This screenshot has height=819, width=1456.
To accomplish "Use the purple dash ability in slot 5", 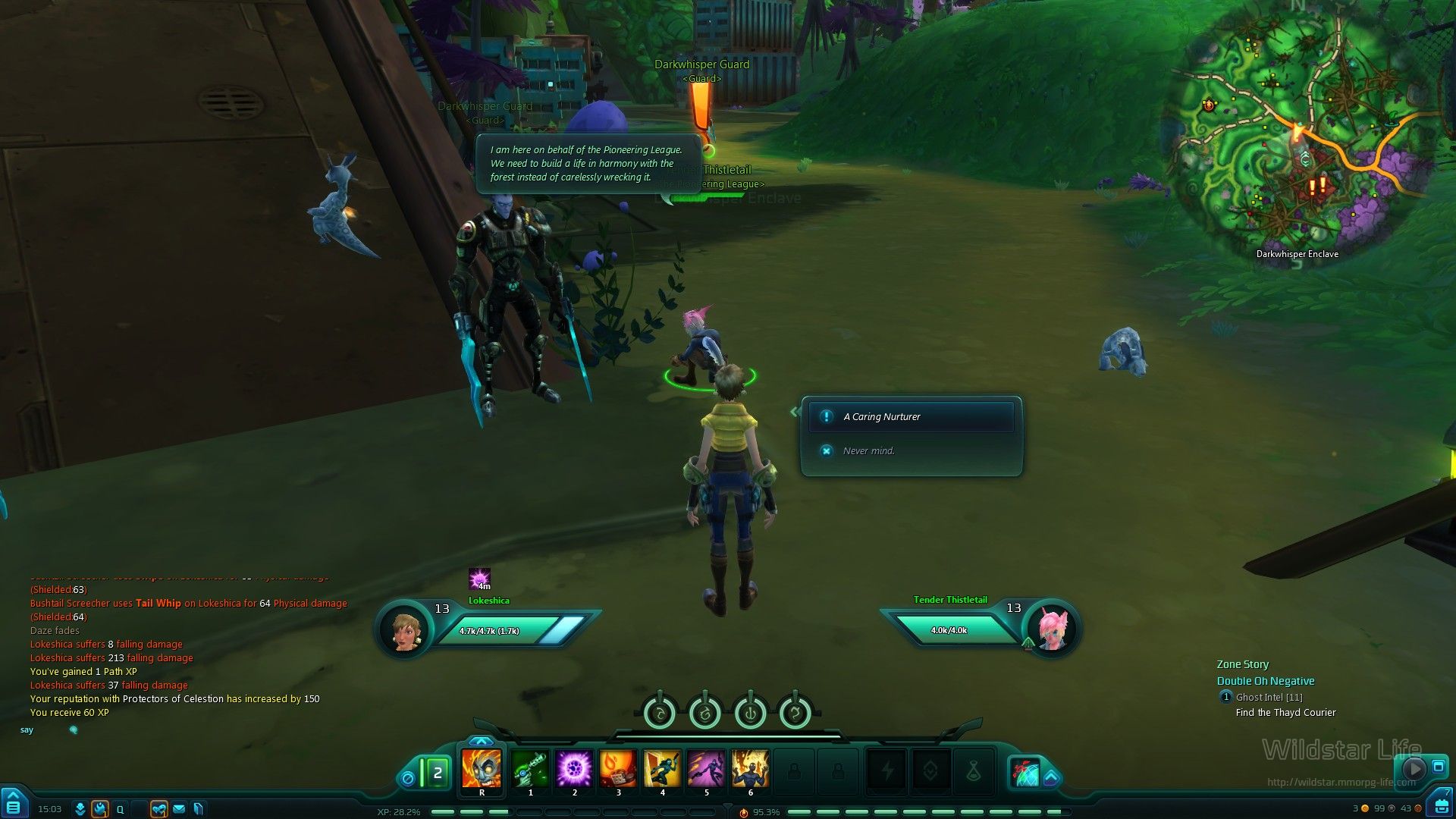I will click(x=706, y=770).
